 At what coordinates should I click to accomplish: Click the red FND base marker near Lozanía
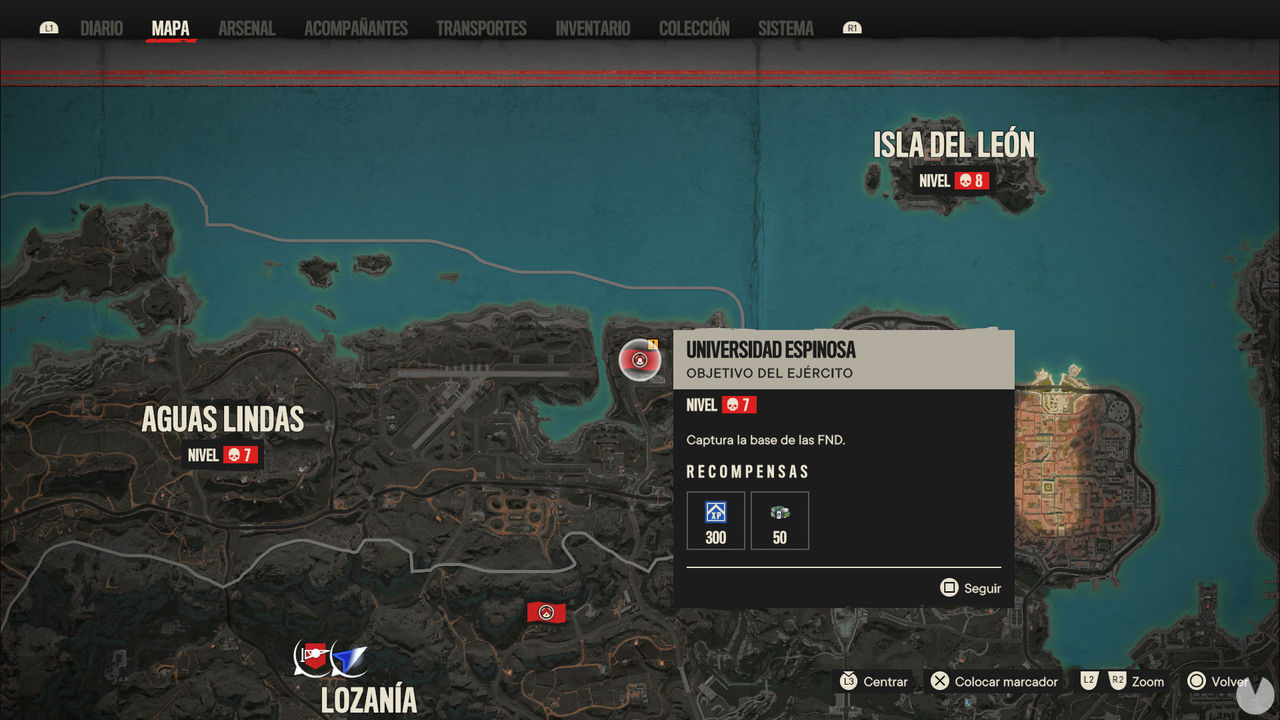click(x=546, y=612)
